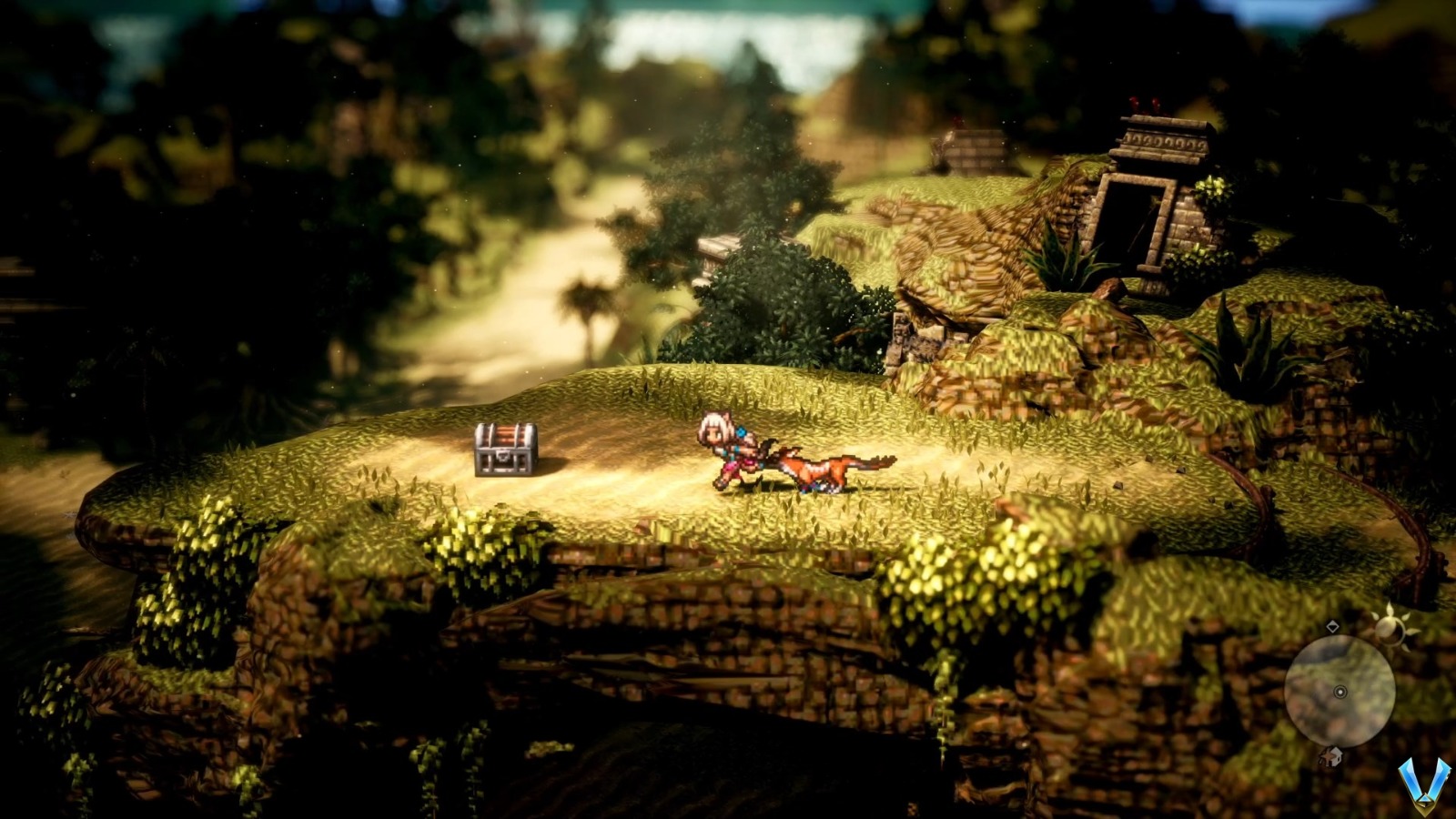Click the player position dot in the minimap center
Image resolution: width=1456 pixels, height=819 pixels.
[1340, 692]
